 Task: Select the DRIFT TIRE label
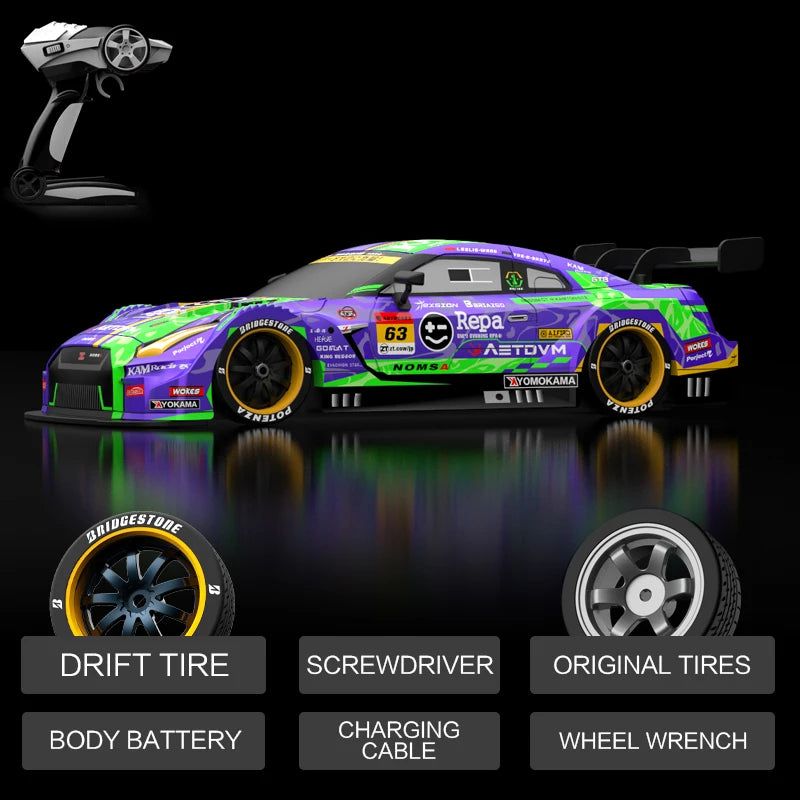[144, 665]
